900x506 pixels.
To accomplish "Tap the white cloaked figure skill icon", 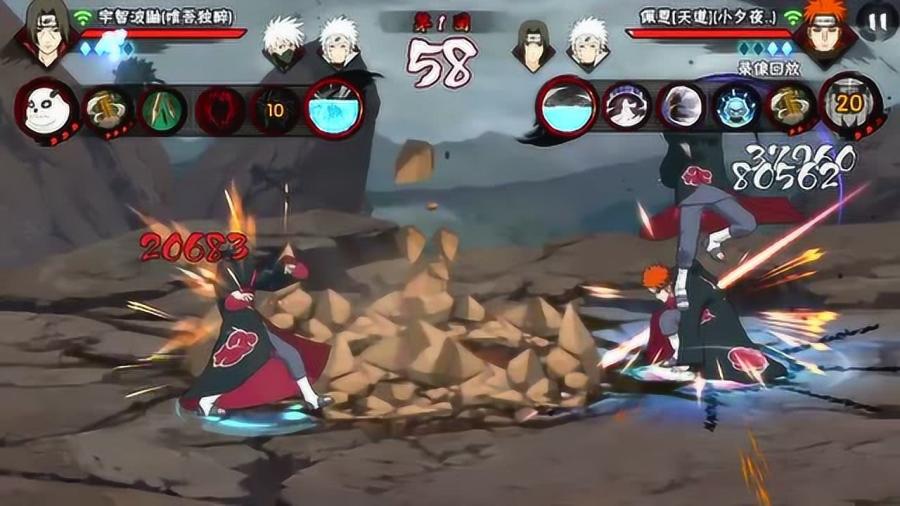I will pos(626,106).
